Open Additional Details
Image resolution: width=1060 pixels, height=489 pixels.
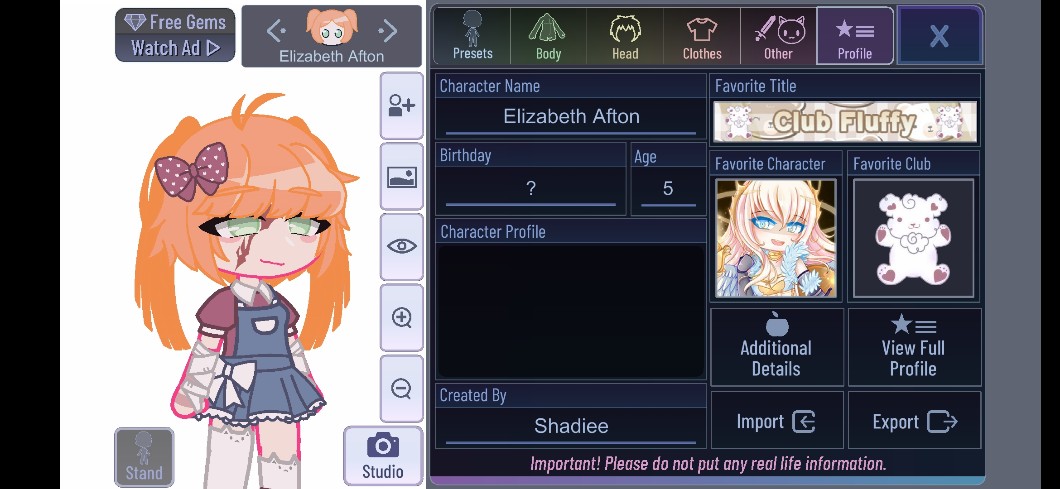(x=776, y=347)
